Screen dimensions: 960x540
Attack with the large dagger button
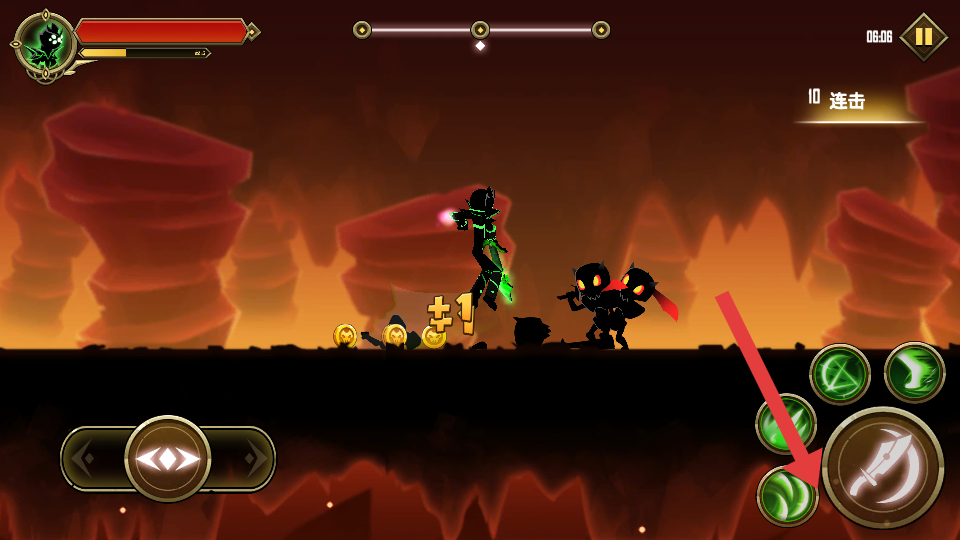point(883,467)
